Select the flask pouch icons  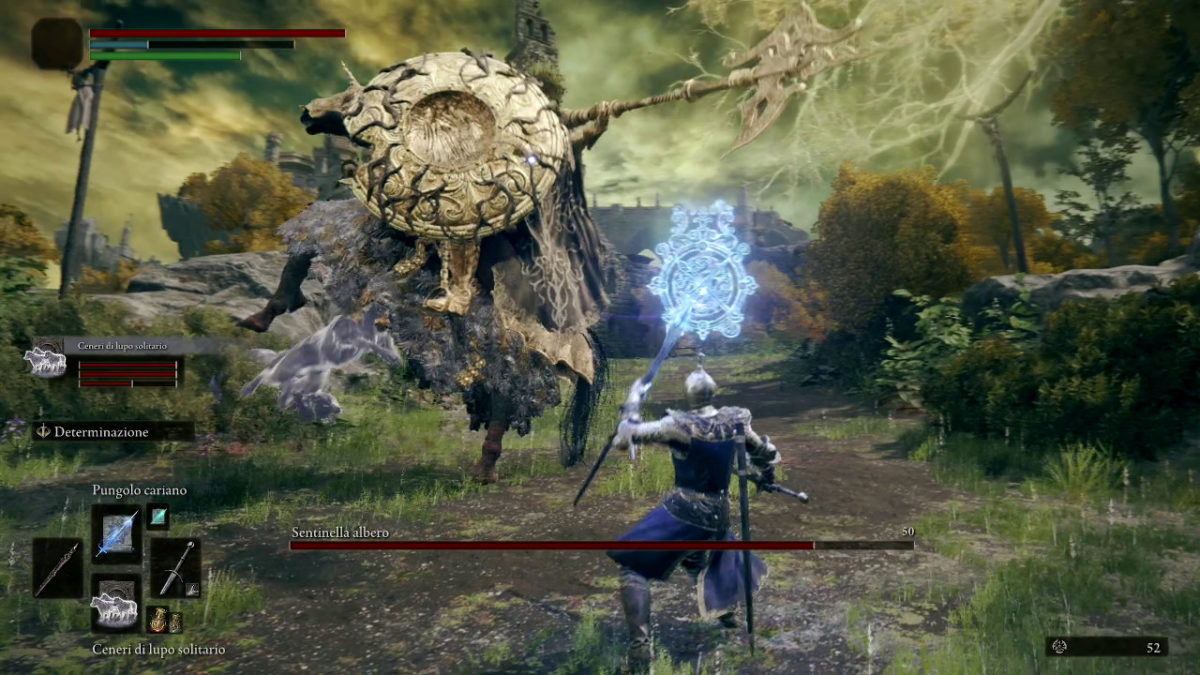pyautogui.click(x=164, y=620)
